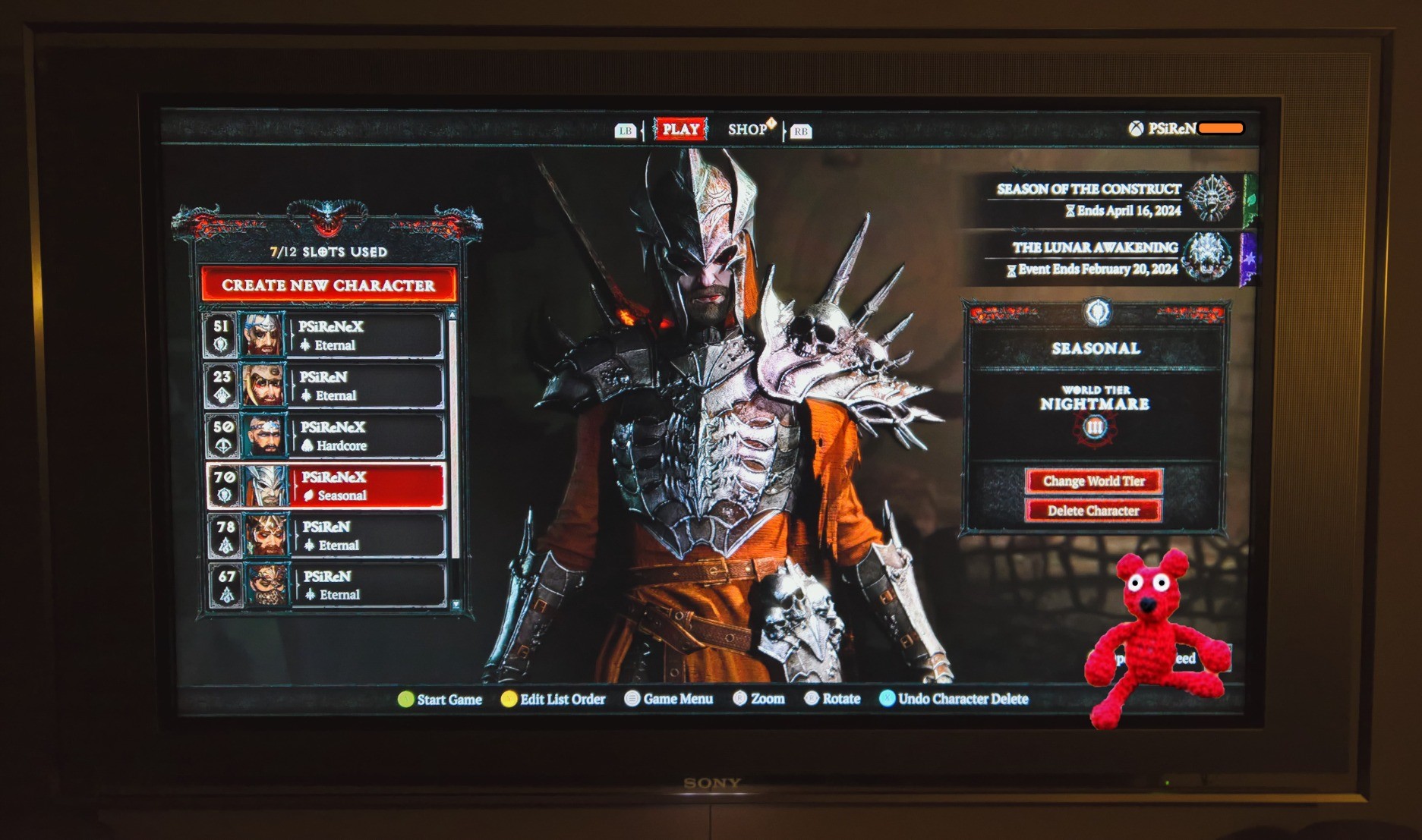Image resolution: width=1422 pixels, height=840 pixels.
Task: Click the scroll-down arrow on character list
Action: pos(456,605)
